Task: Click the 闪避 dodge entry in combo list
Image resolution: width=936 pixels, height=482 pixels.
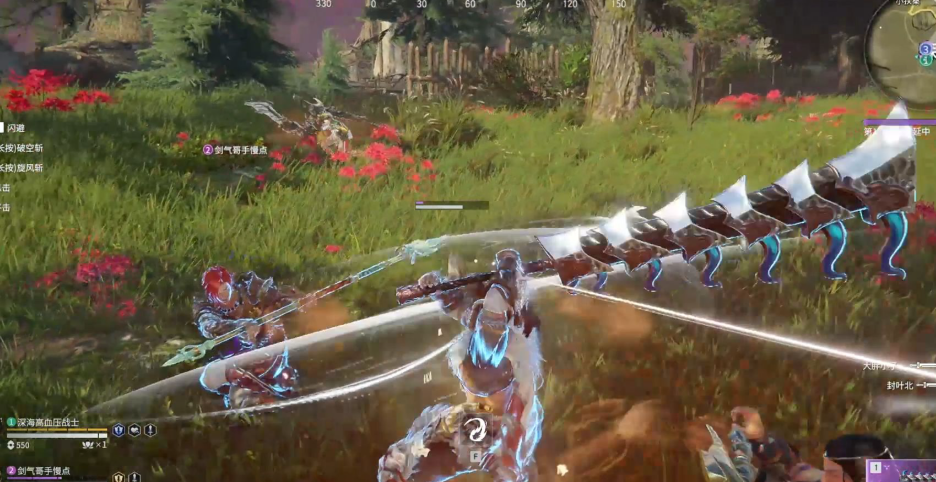Action: coord(16,128)
